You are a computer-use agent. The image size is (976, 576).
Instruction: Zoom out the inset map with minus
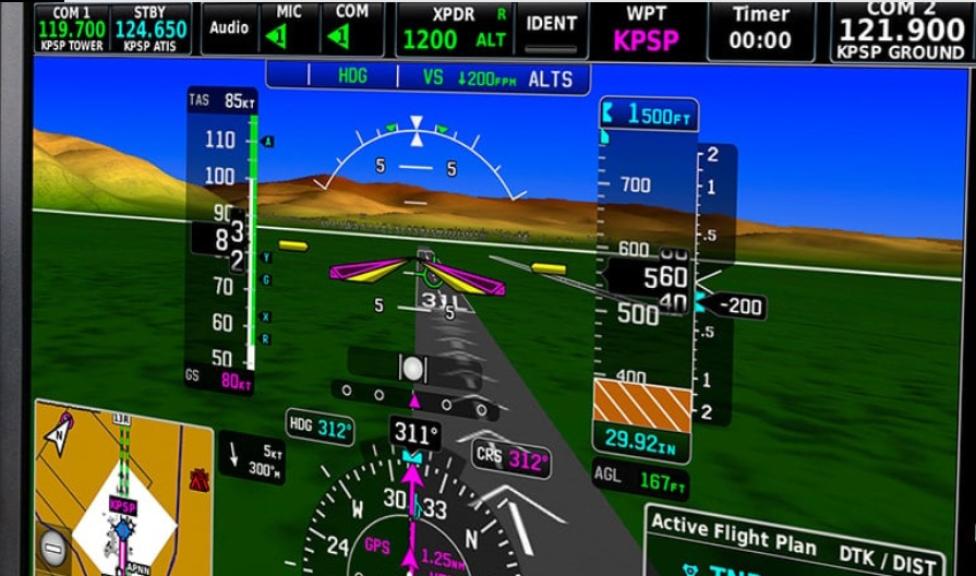point(53,547)
